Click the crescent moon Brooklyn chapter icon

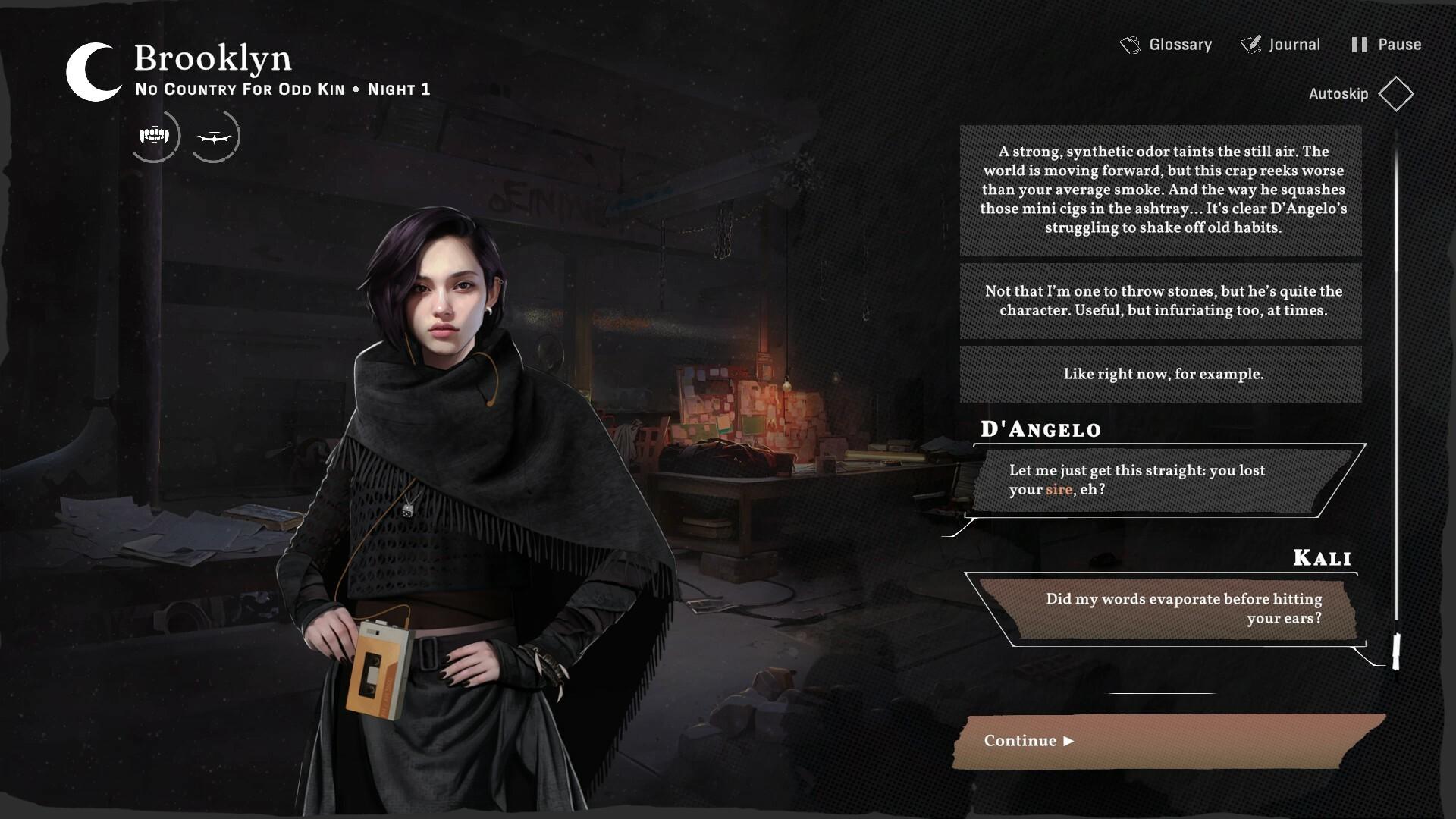coord(89,73)
